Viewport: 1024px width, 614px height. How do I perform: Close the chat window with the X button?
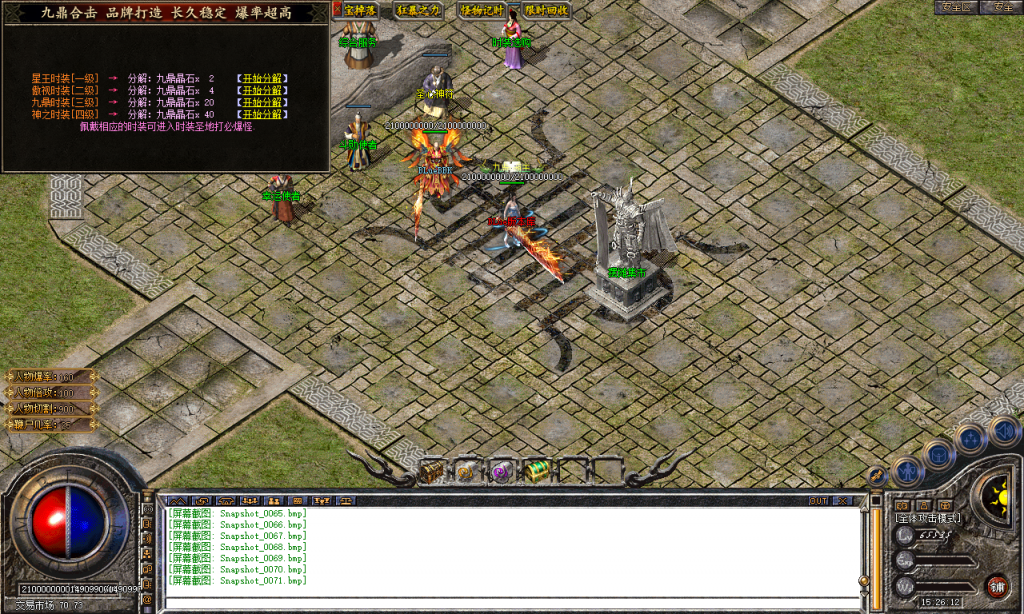[x=843, y=500]
